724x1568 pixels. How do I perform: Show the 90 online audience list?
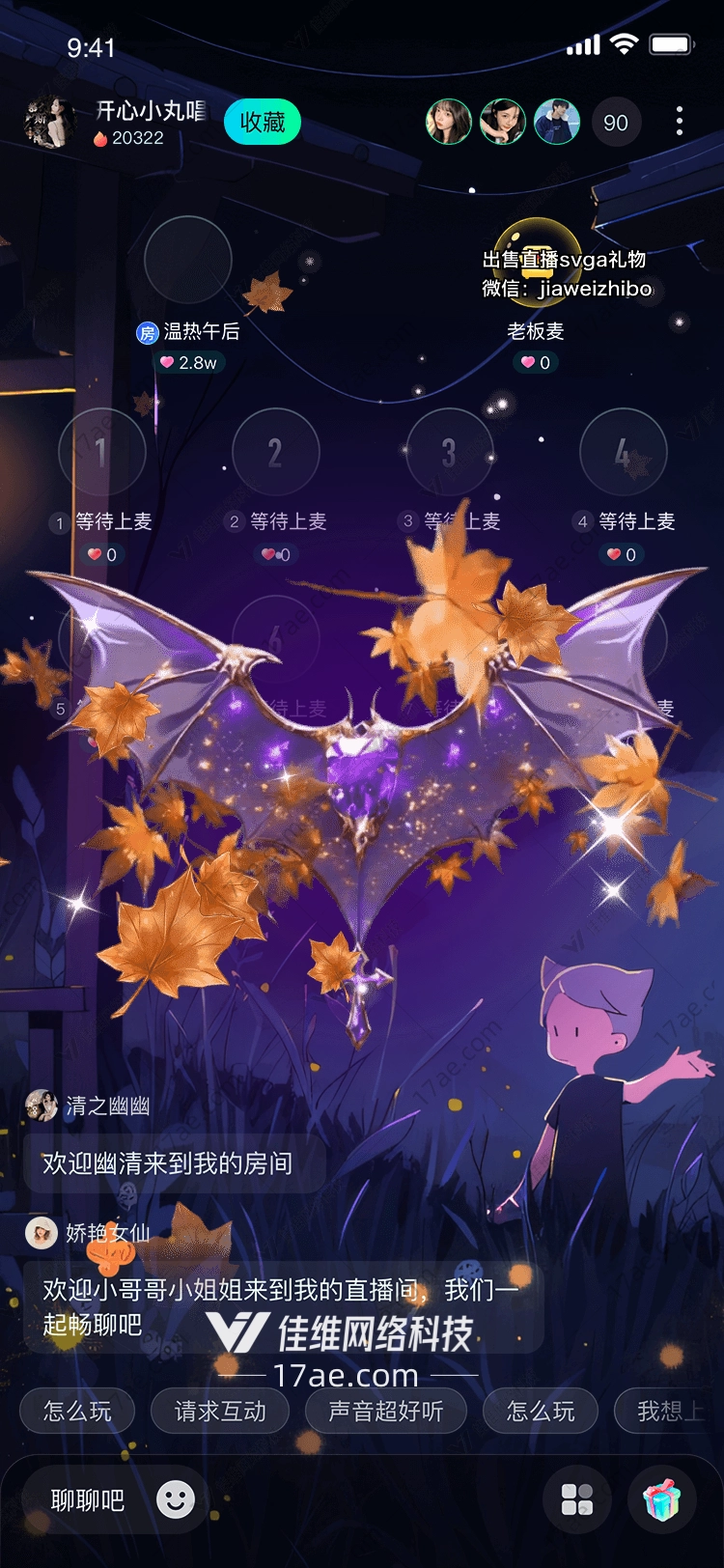click(x=615, y=123)
